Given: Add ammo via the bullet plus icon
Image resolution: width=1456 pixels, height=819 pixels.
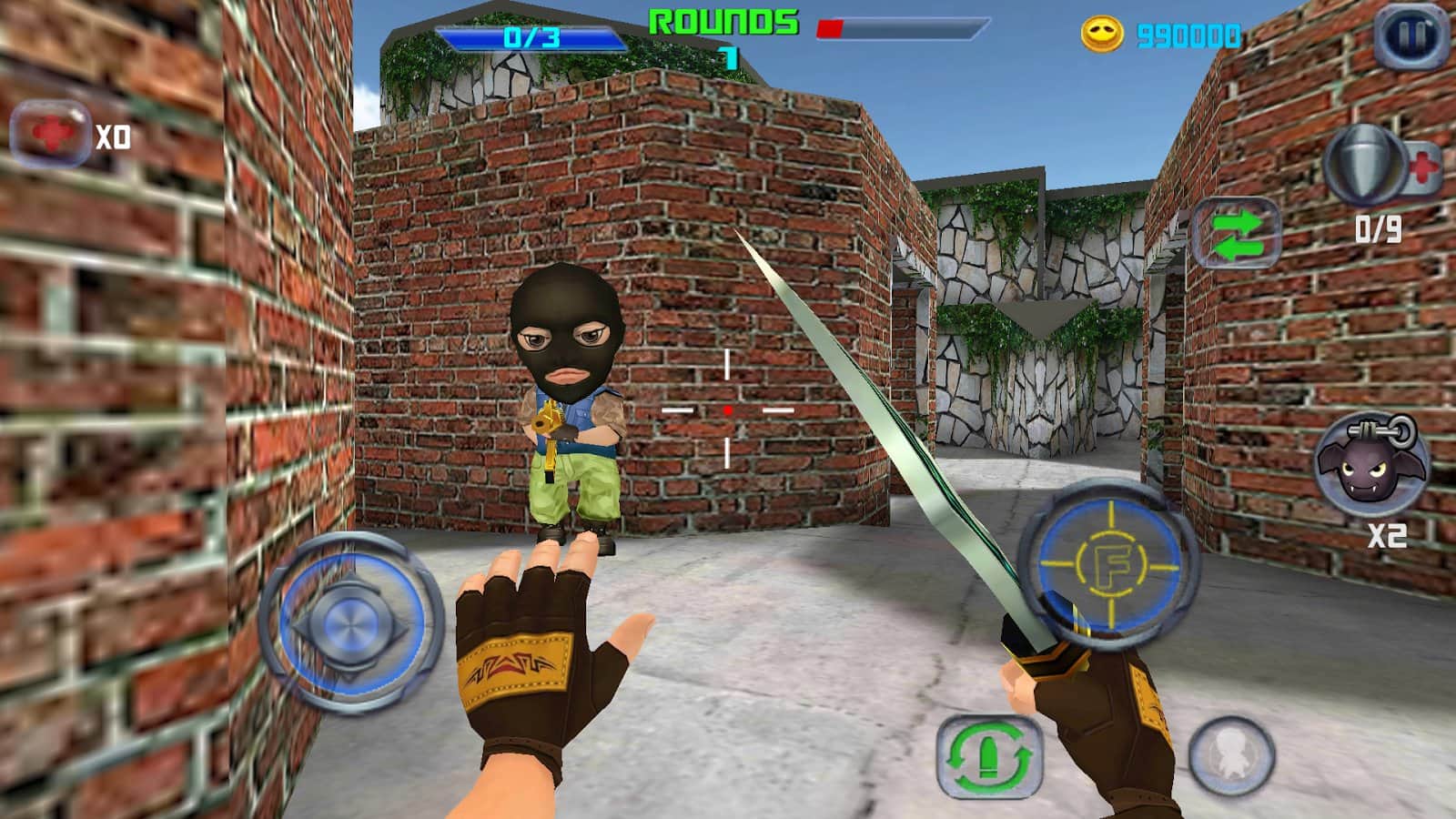Looking at the screenshot, I should coord(1381,166).
